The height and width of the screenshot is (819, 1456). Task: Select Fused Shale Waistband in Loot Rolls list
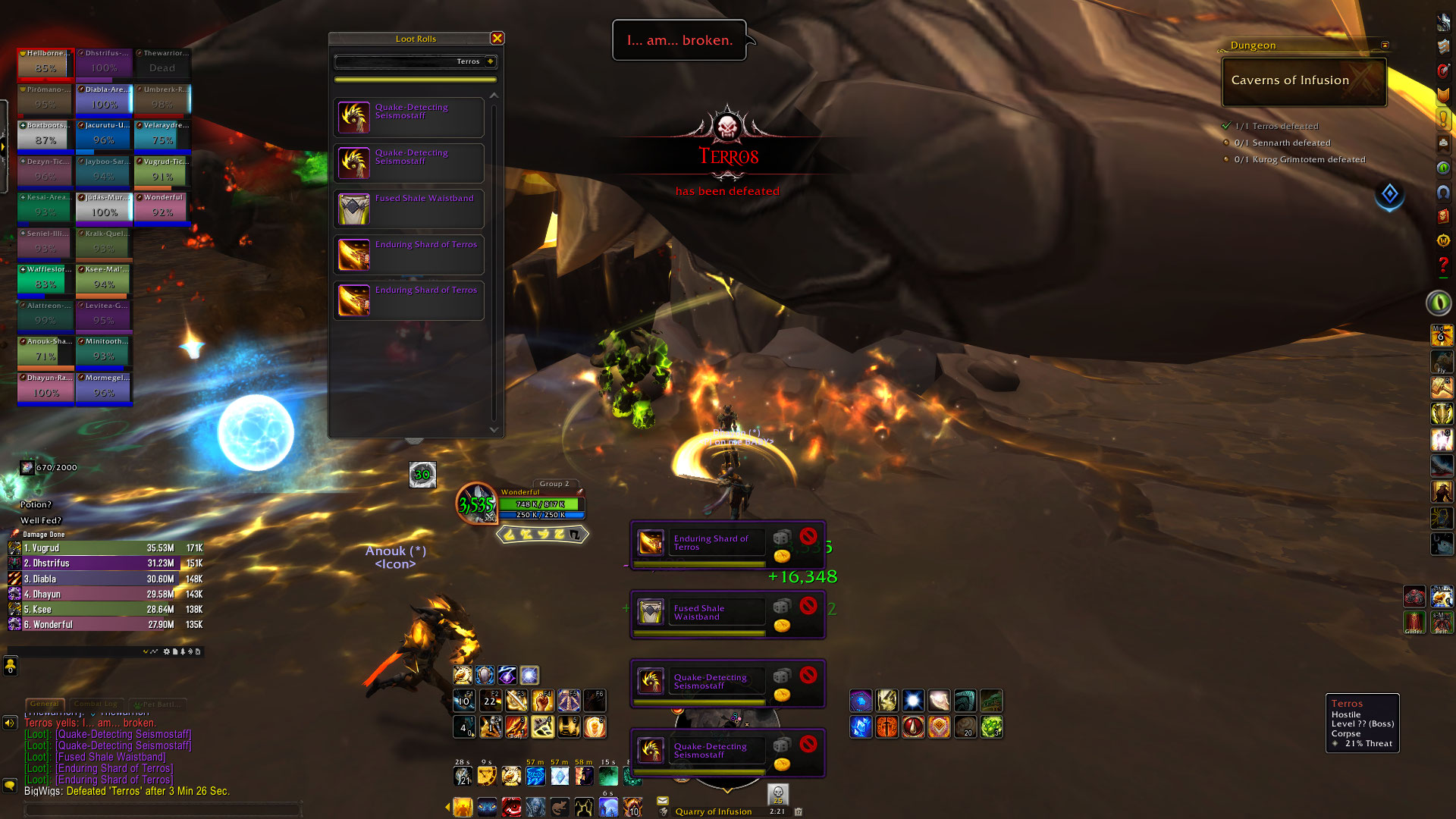409,209
